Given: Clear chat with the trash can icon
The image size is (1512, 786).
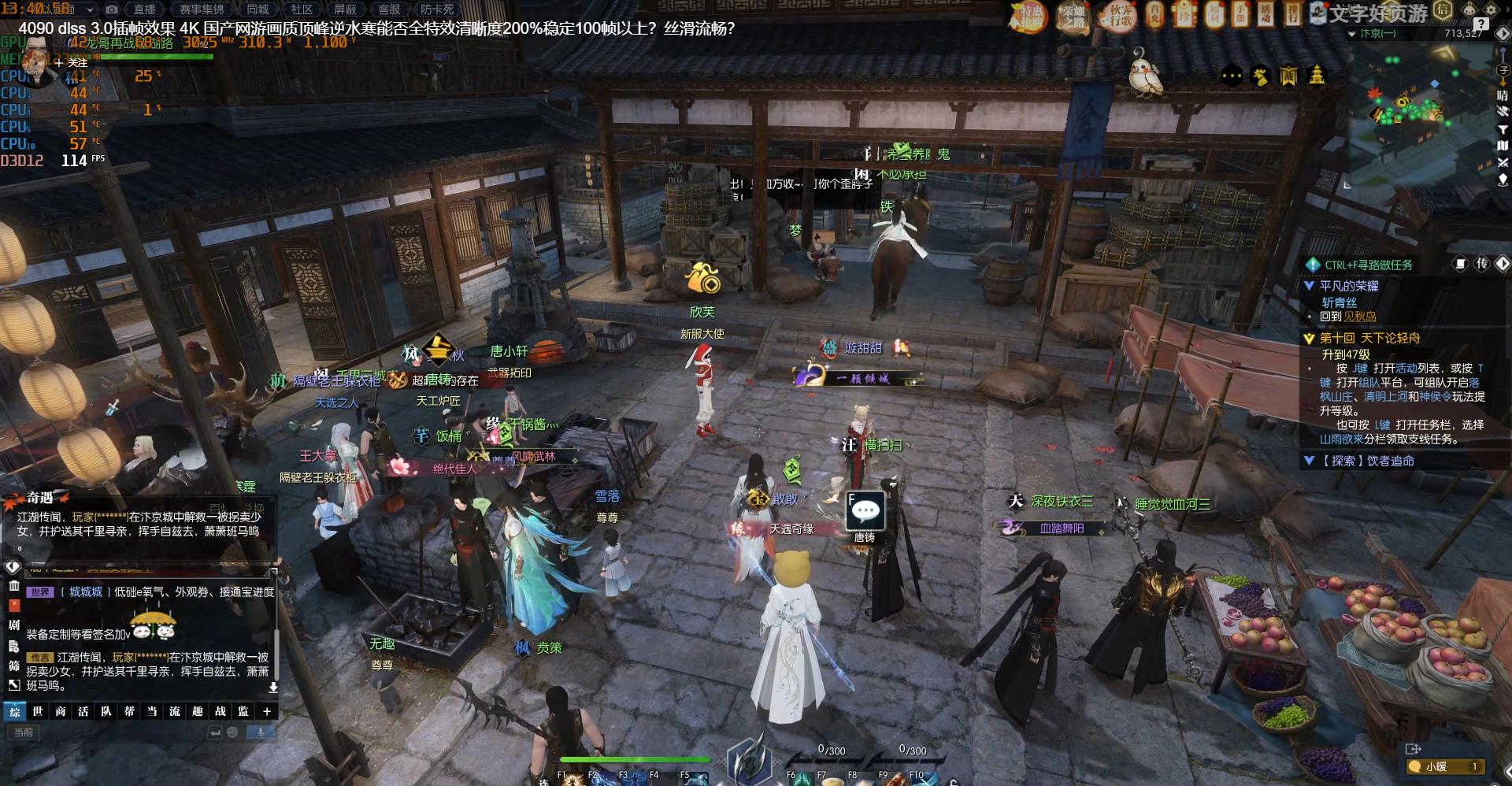Looking at the screenshot, I should [13, 586].
